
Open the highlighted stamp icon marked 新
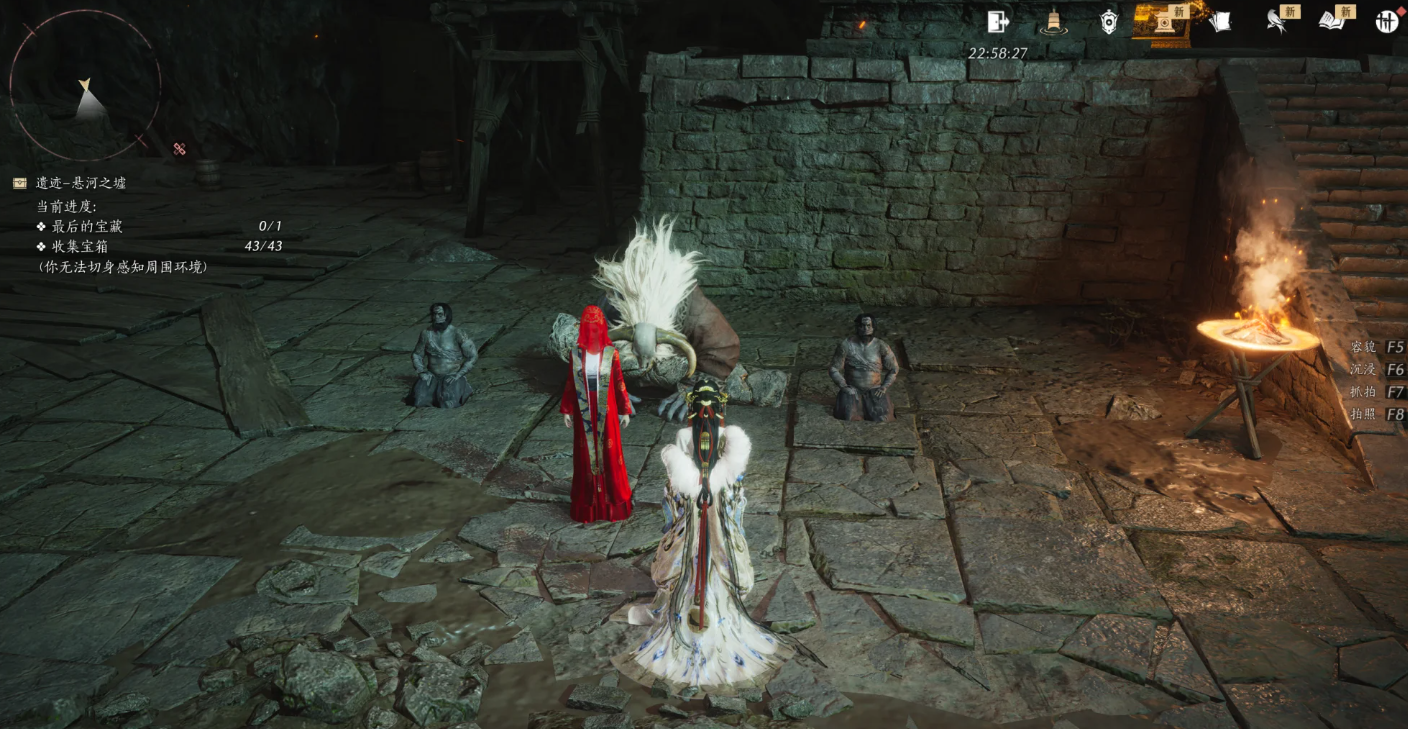point(1164,22)
